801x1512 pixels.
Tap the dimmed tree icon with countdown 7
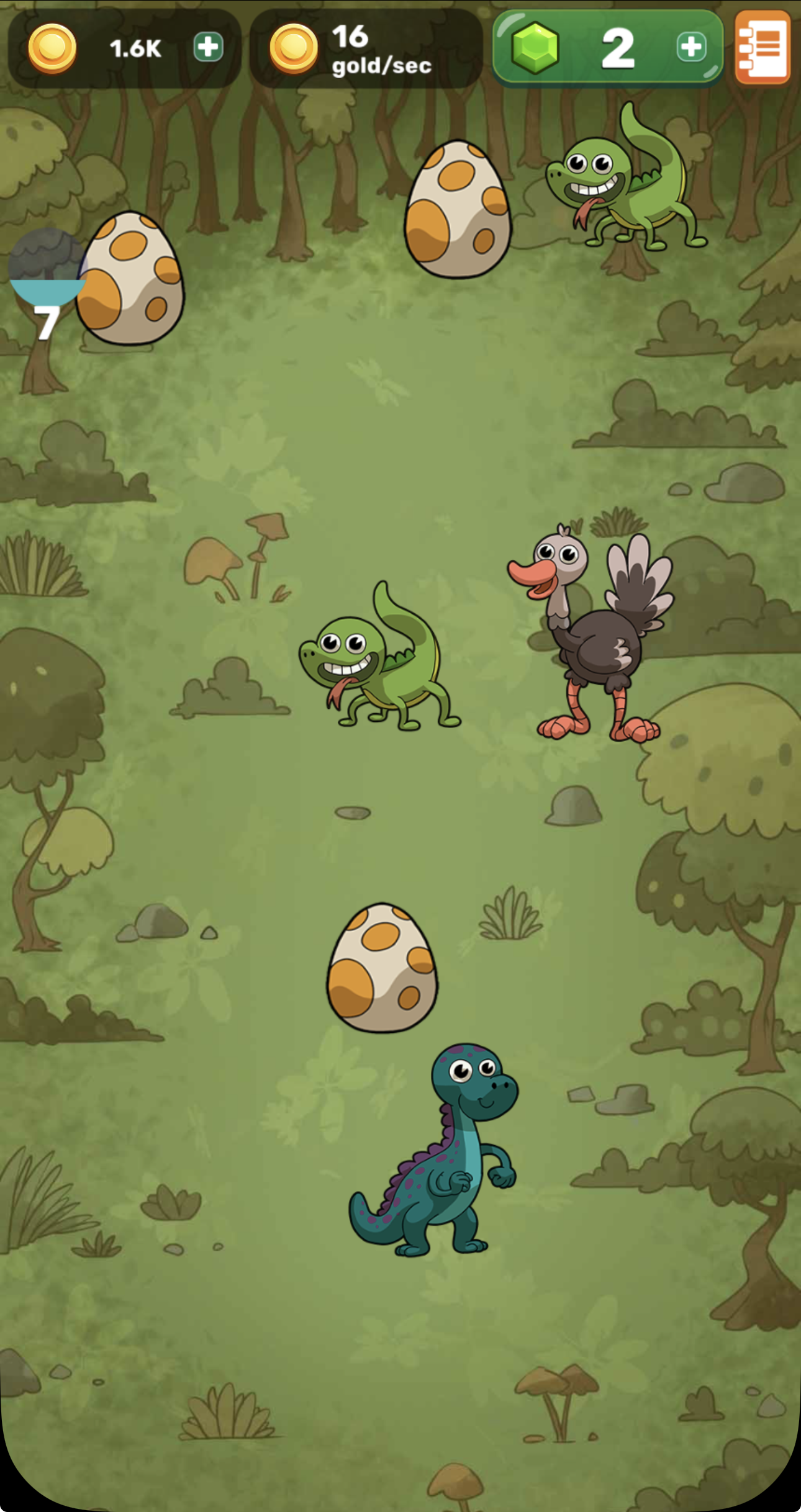47,267
